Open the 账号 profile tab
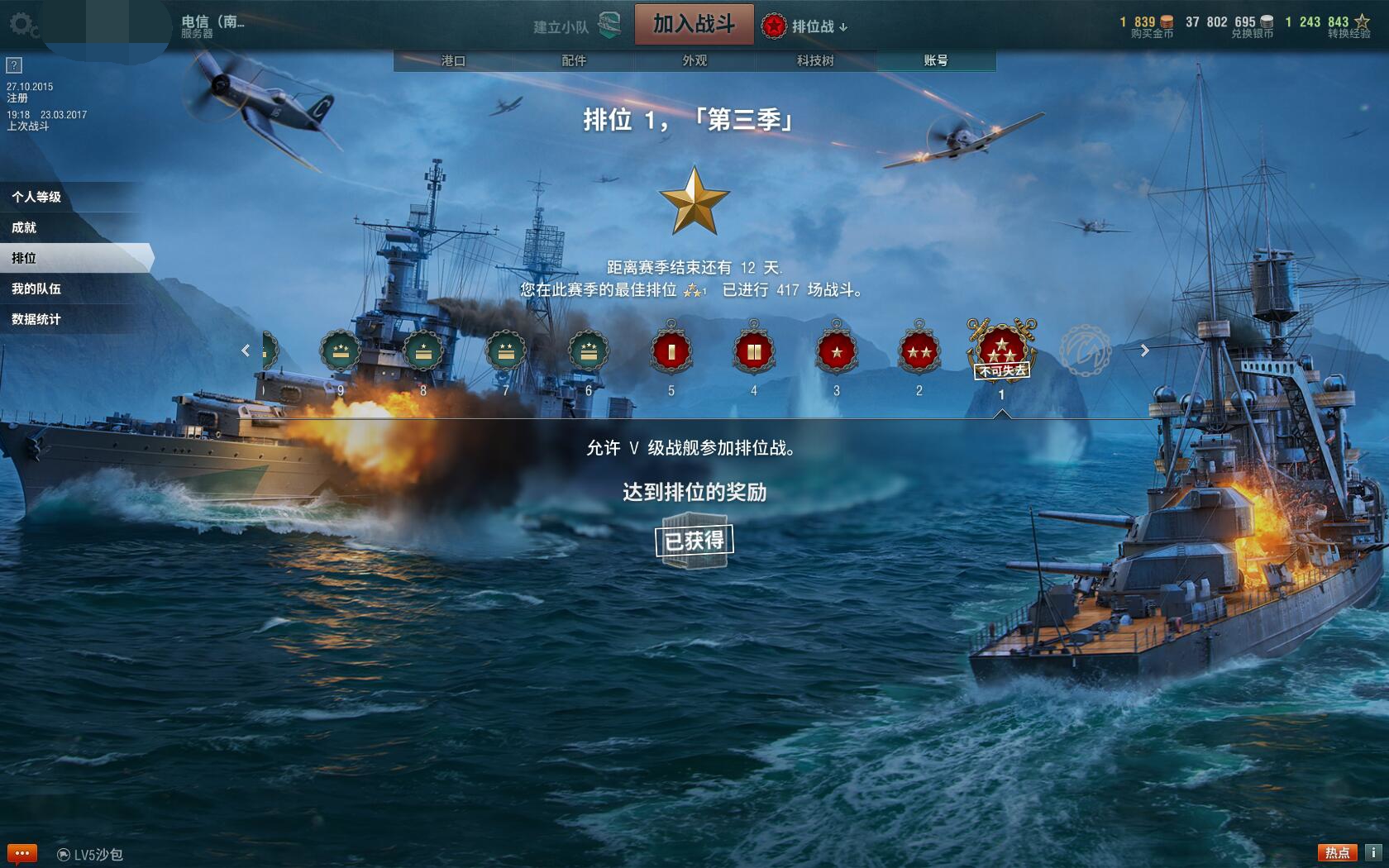Screen dimensions: 1389x868 coord(936,61)
